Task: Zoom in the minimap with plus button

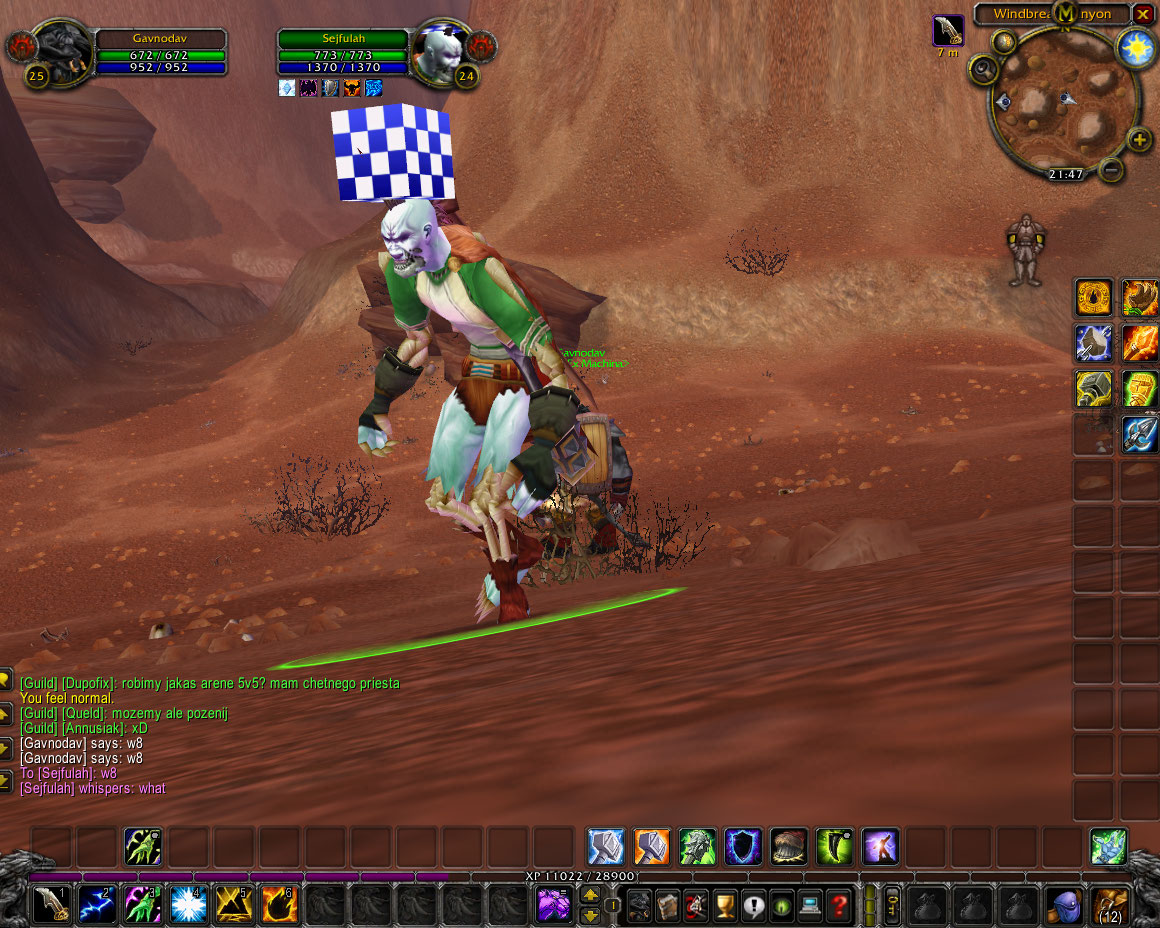Action: pos(1139,140)
